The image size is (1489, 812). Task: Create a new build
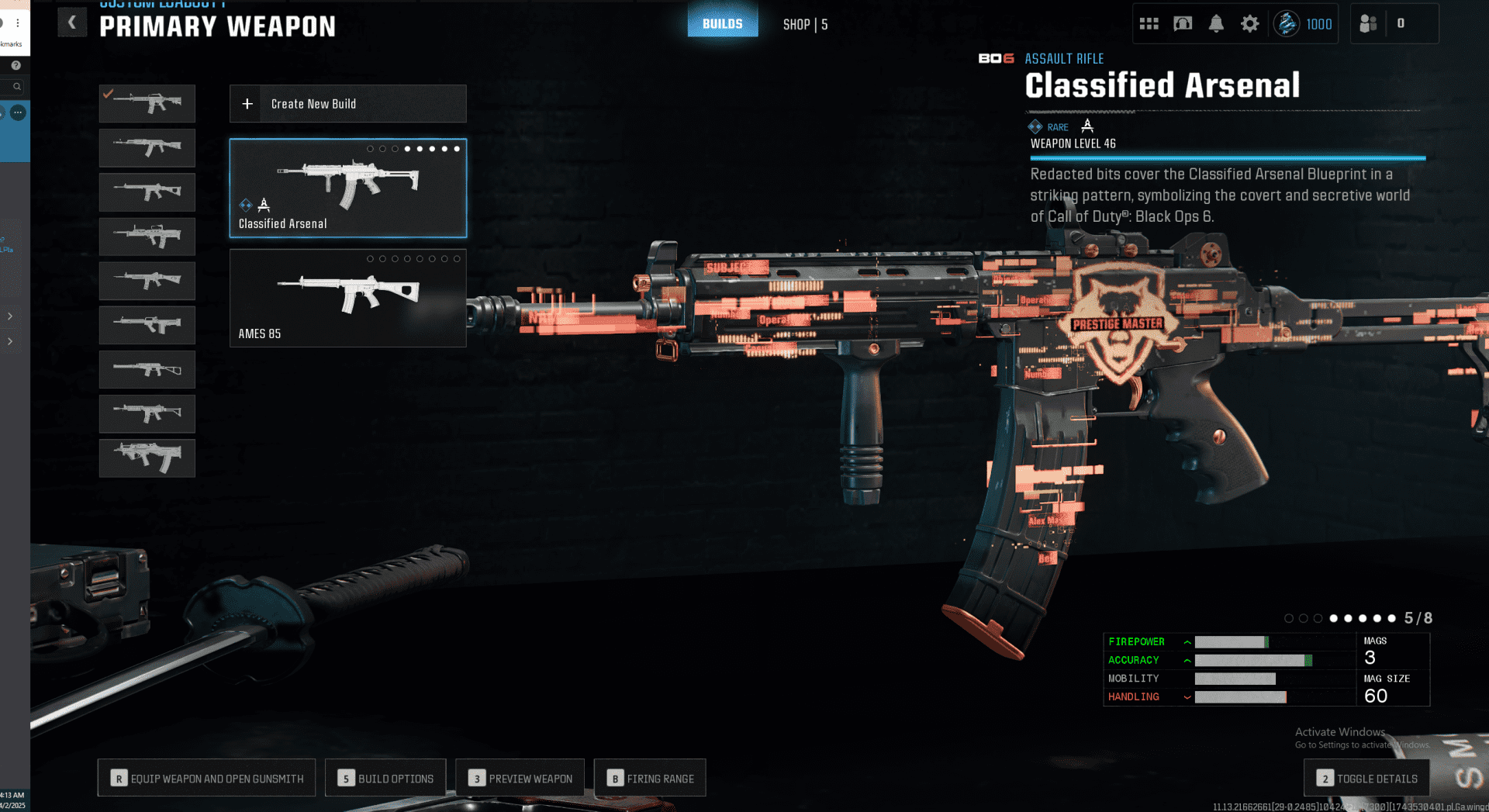tap(347, 104)
